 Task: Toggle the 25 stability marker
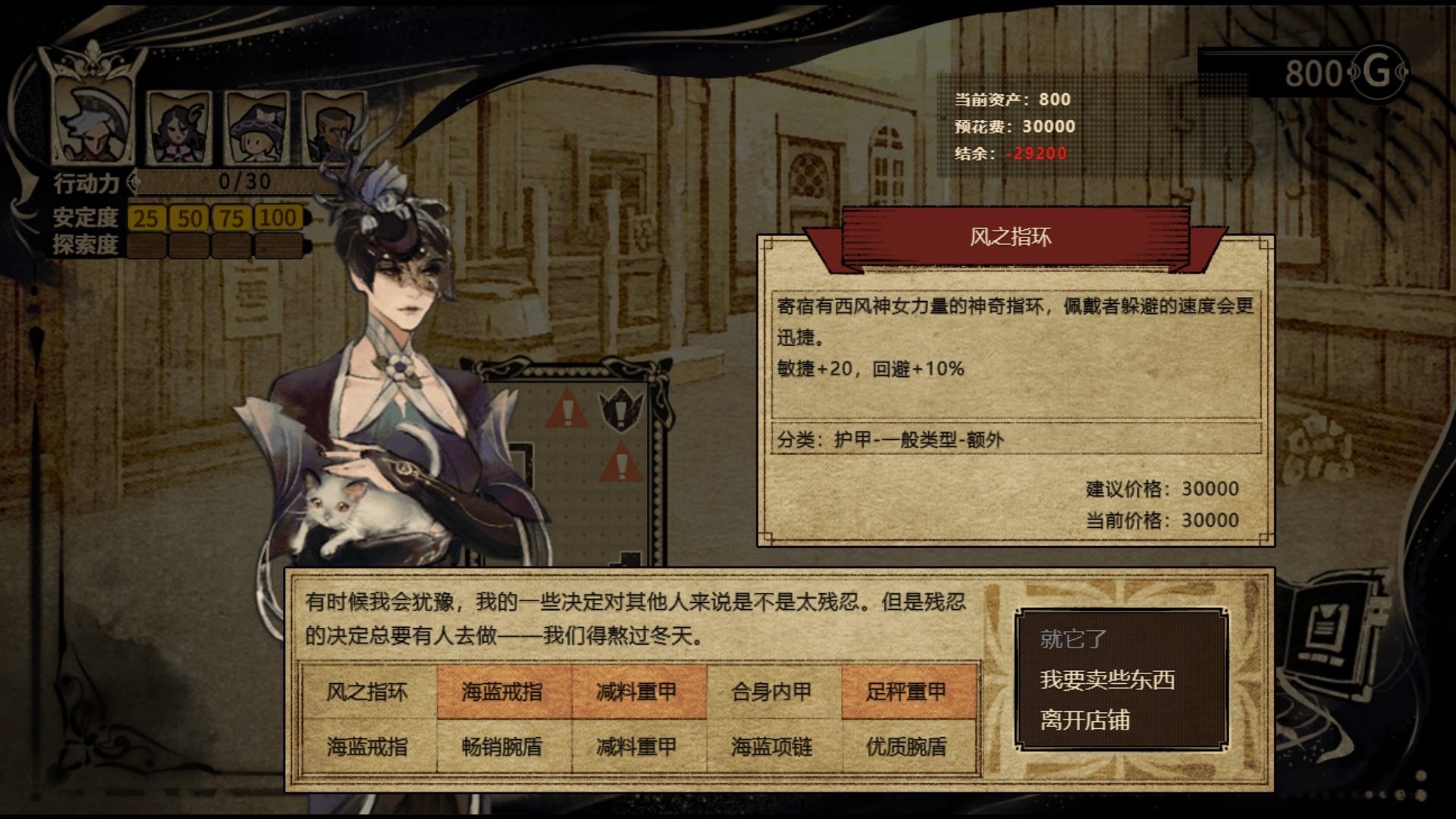tap(146, 218)
